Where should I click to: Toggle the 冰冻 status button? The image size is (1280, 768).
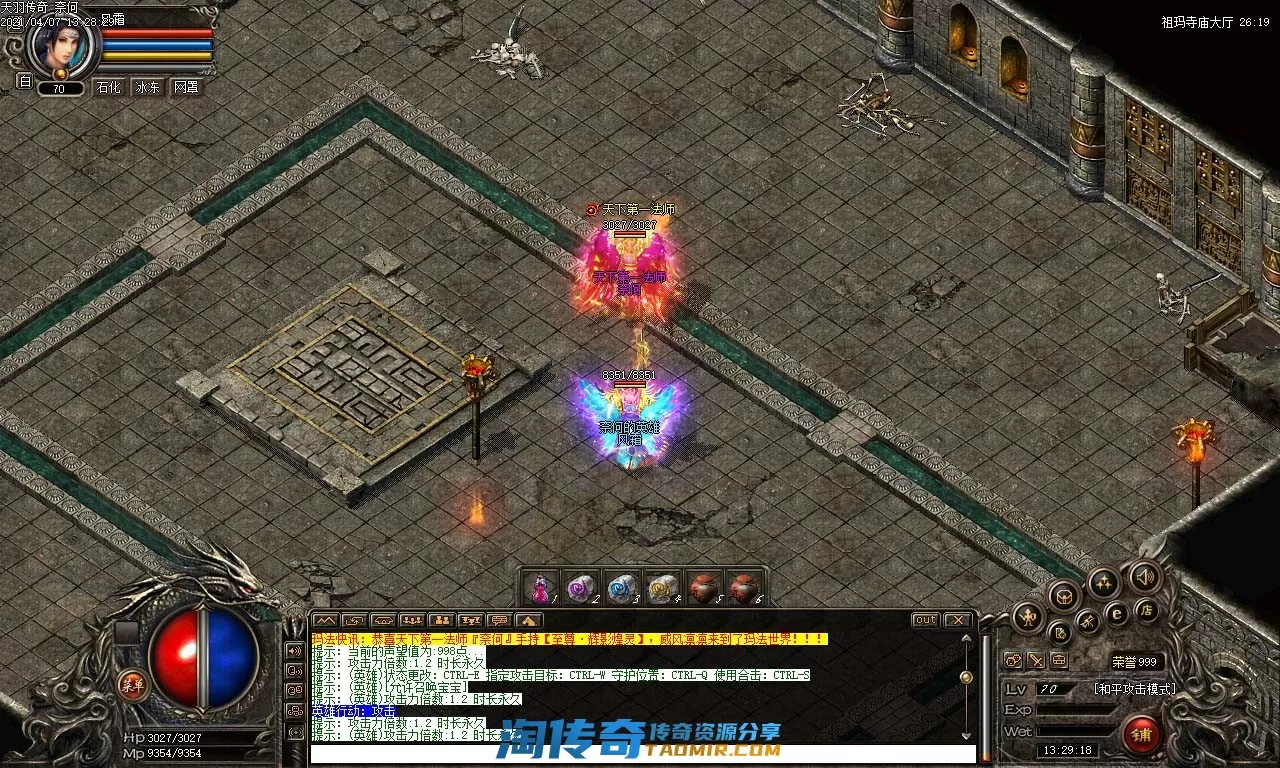click(x=147, y=87)
